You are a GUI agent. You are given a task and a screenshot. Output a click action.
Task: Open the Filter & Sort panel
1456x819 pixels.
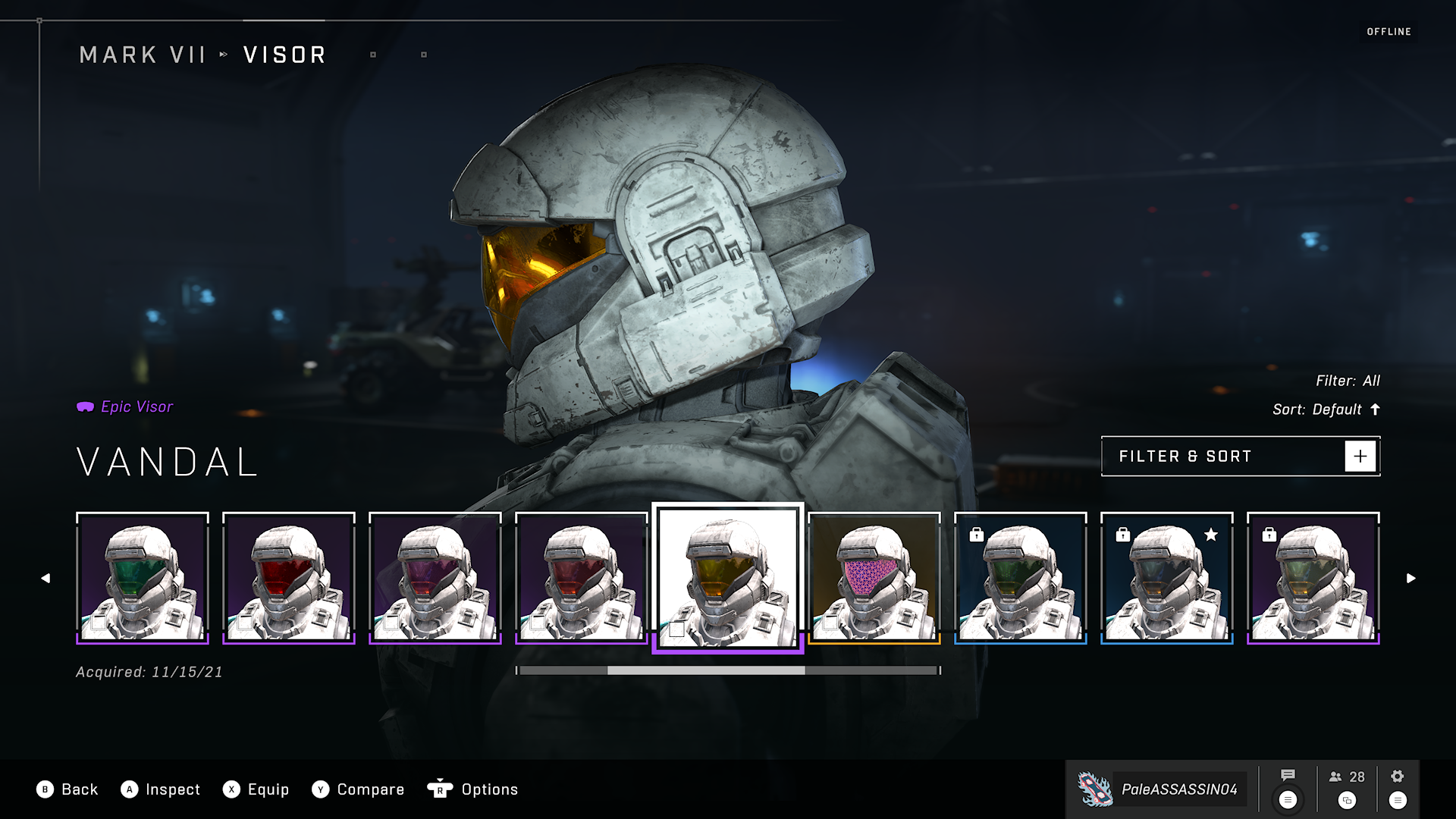(x=1240, y=457)
